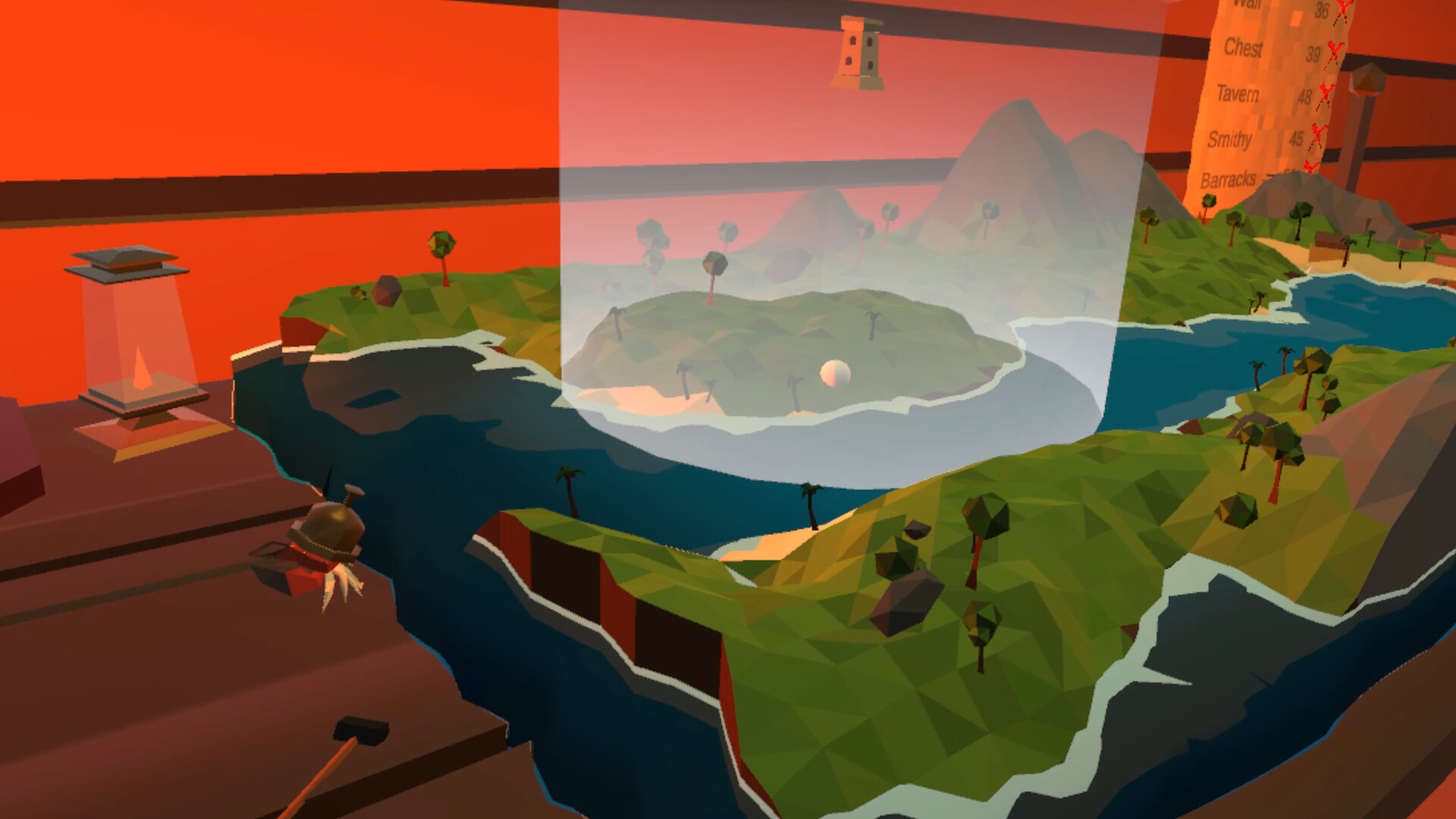Toggle the Smithy completion cross
This screenshot has height=819, width=1456.
[1316, 136]
